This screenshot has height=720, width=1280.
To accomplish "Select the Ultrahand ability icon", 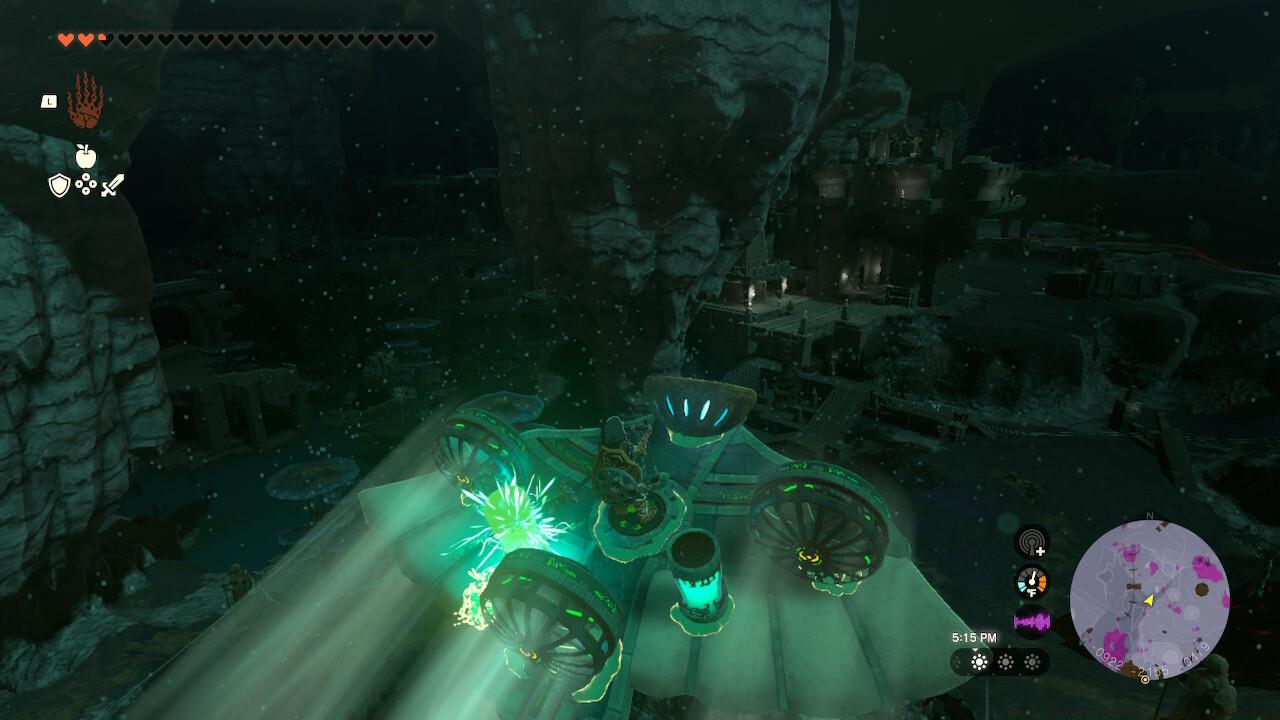I will click(x=85, y=101).
